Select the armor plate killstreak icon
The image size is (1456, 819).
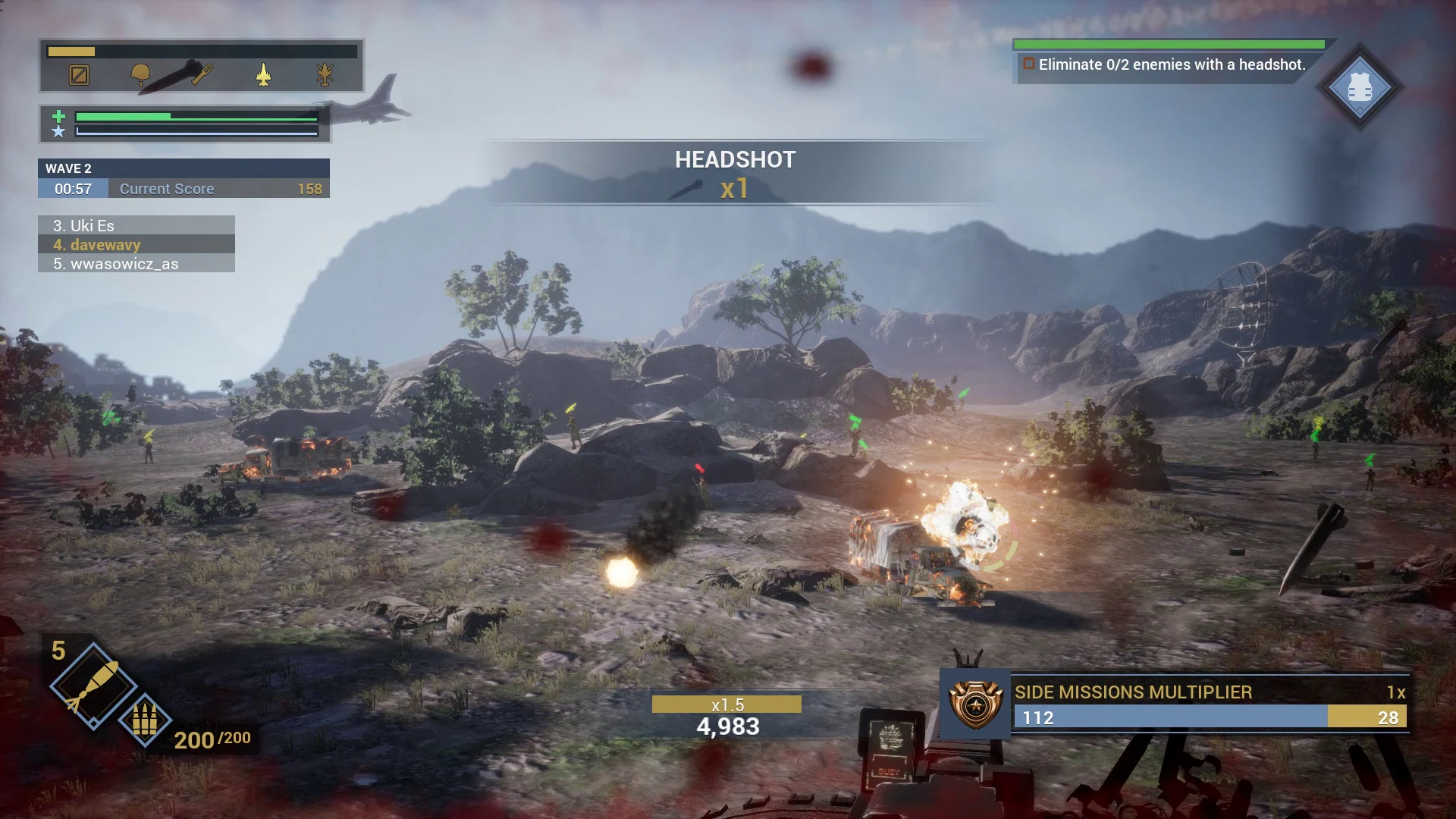click(77, 74)
